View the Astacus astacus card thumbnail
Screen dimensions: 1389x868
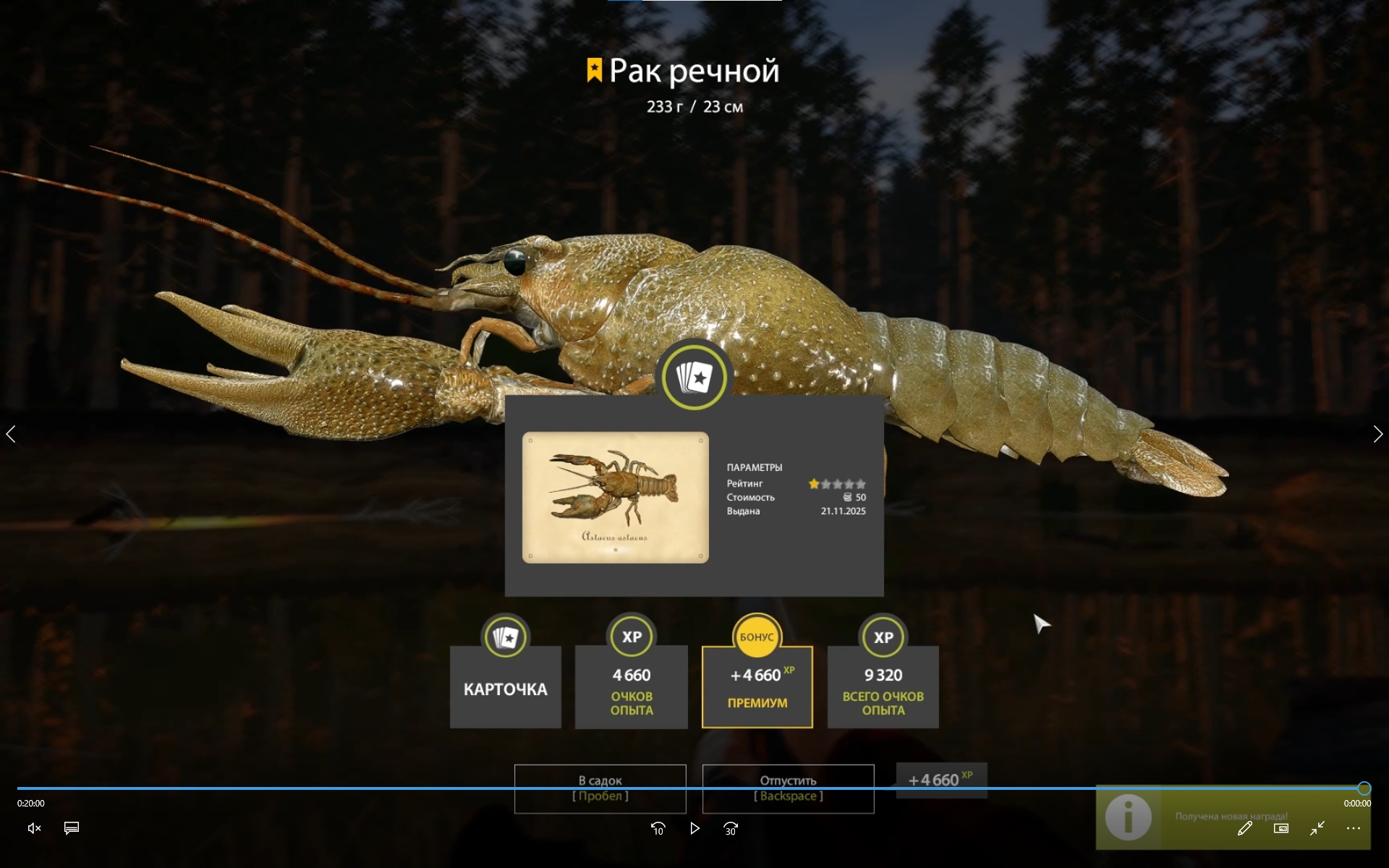pyautogui.click(x=615, y=498)
